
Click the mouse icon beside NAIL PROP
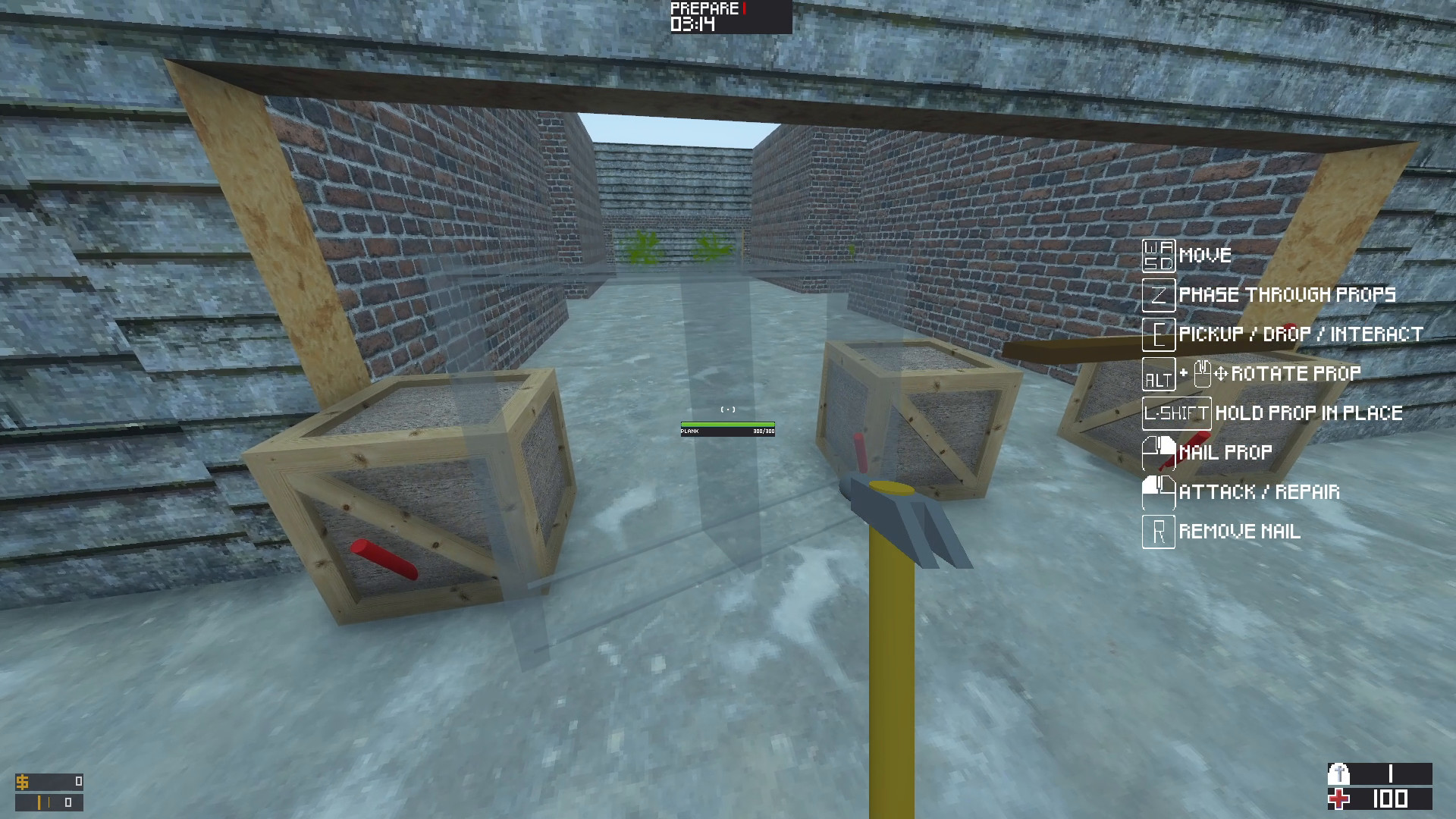[1158, 452]
